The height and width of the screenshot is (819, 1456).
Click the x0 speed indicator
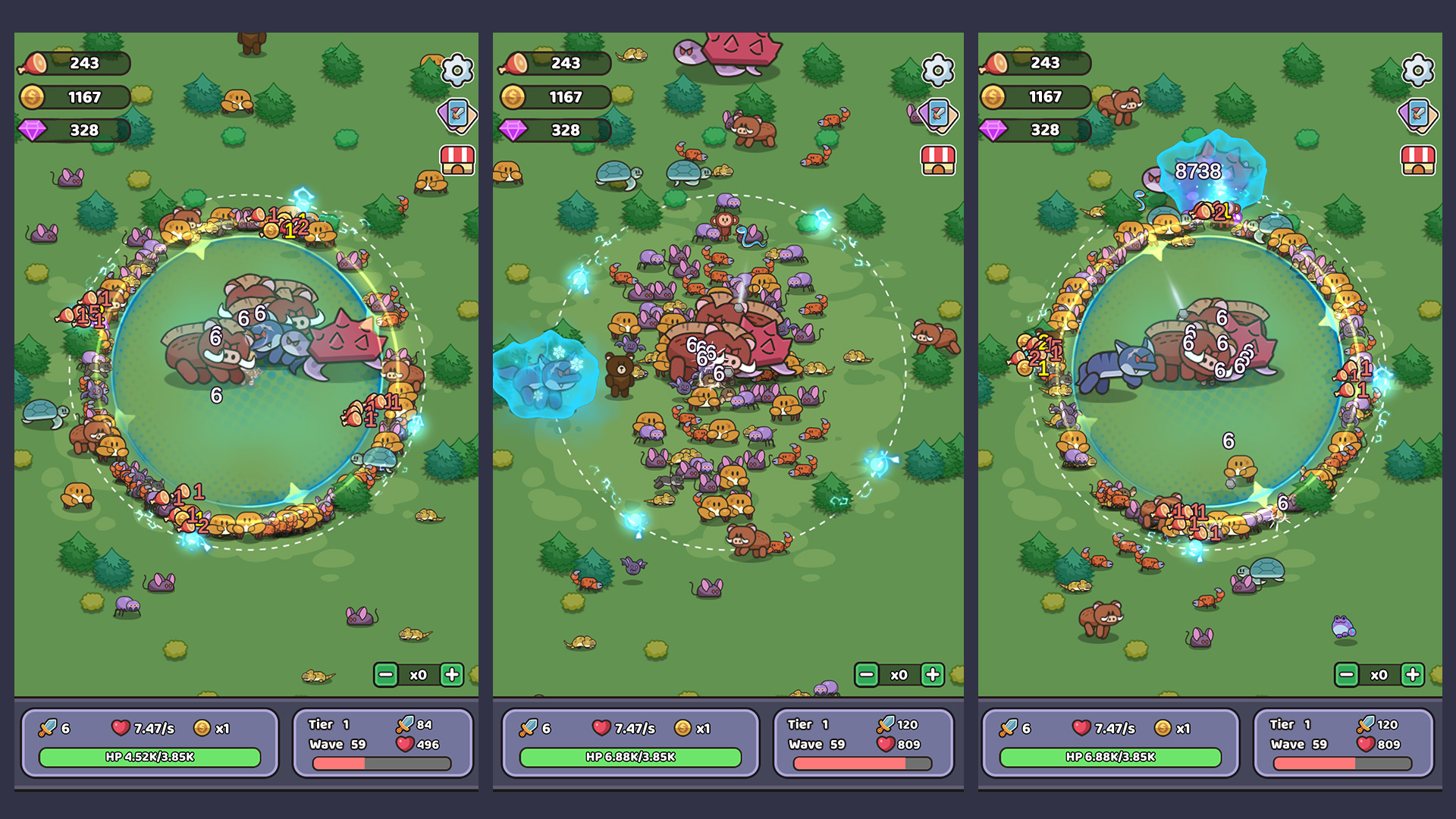(419, 674)
